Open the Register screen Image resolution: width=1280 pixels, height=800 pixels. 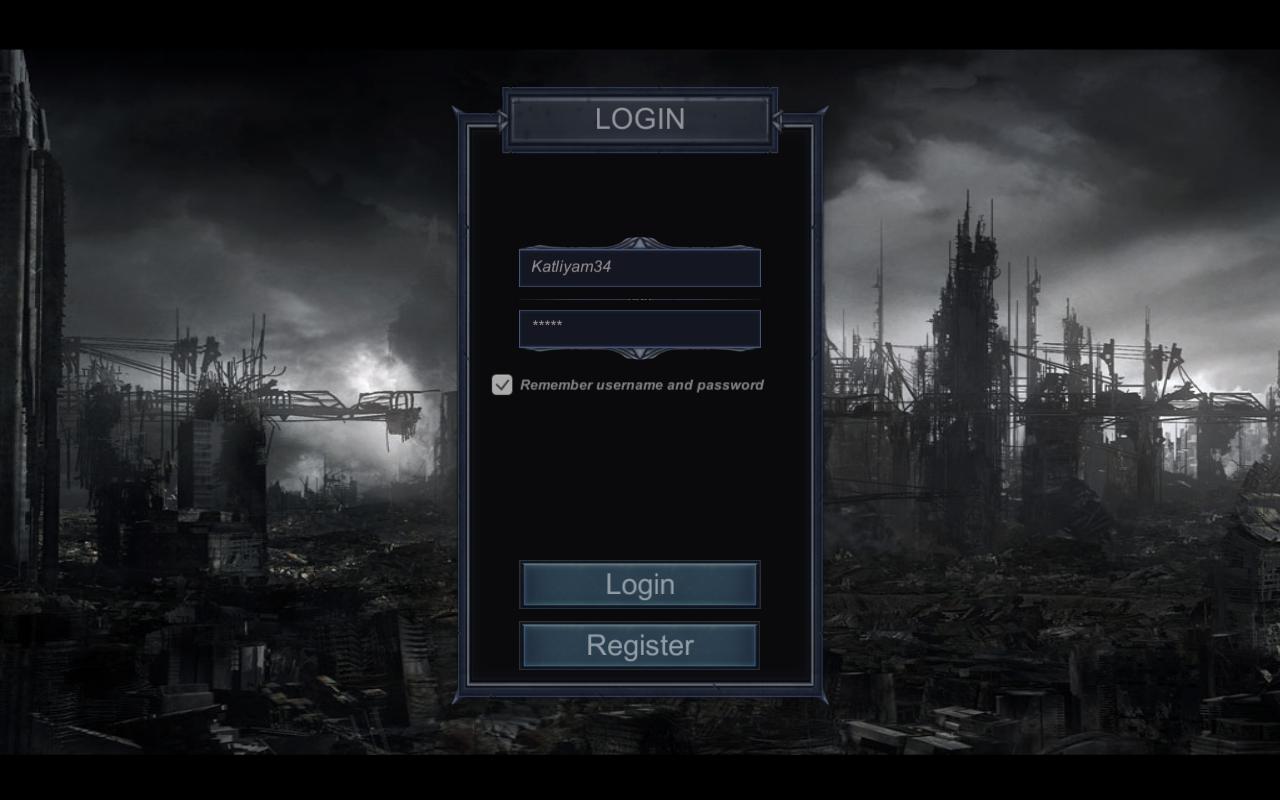tap(639, 645)
